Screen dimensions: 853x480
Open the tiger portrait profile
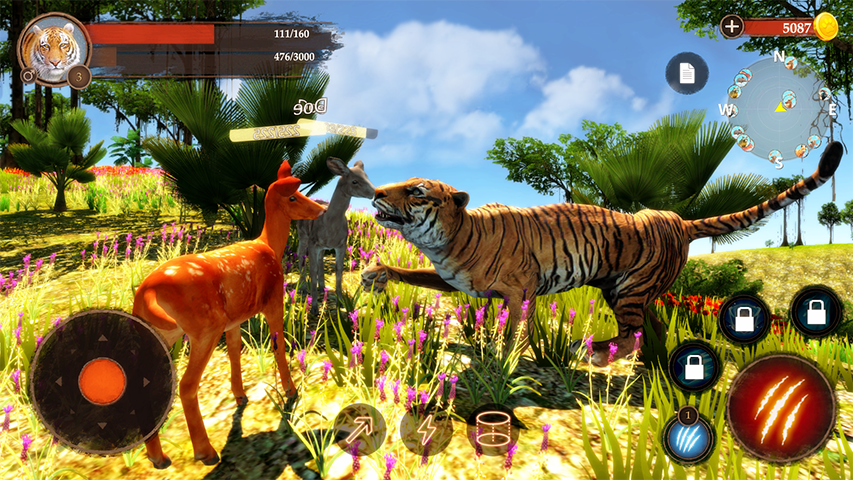click(x=52, y=47)
